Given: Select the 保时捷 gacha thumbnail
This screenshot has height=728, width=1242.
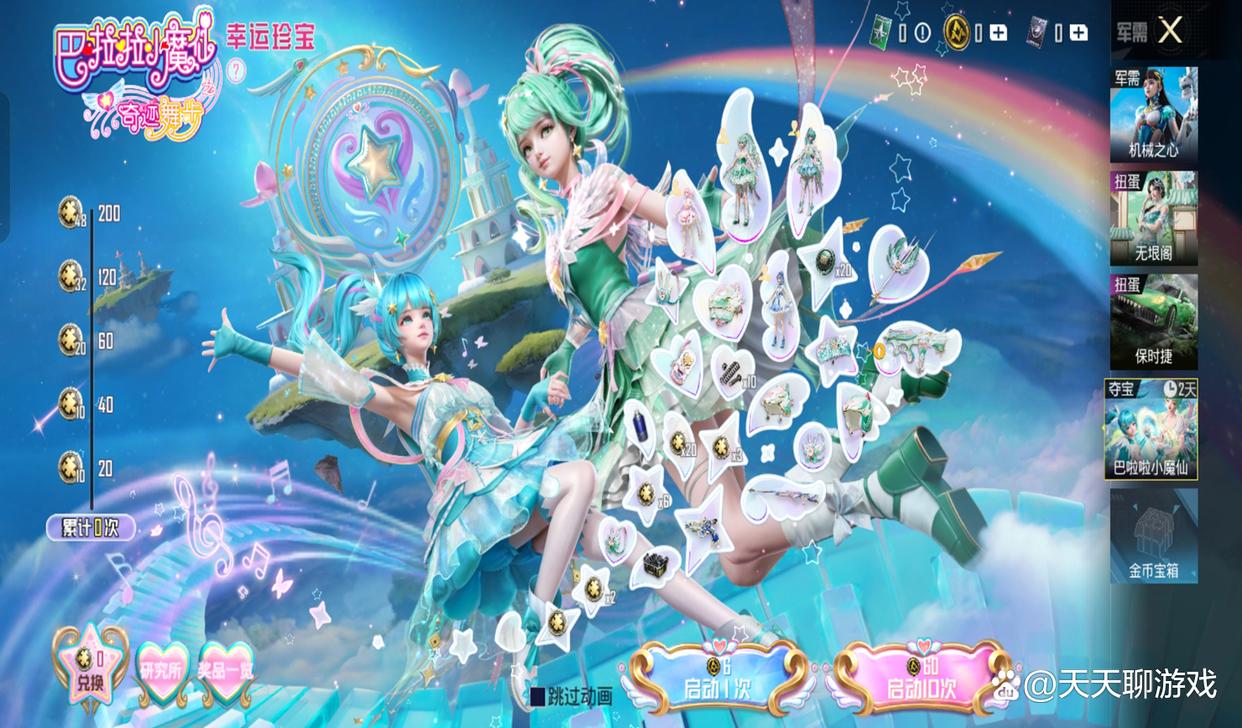Looking at the screenshot, I should pos(1153,320).
